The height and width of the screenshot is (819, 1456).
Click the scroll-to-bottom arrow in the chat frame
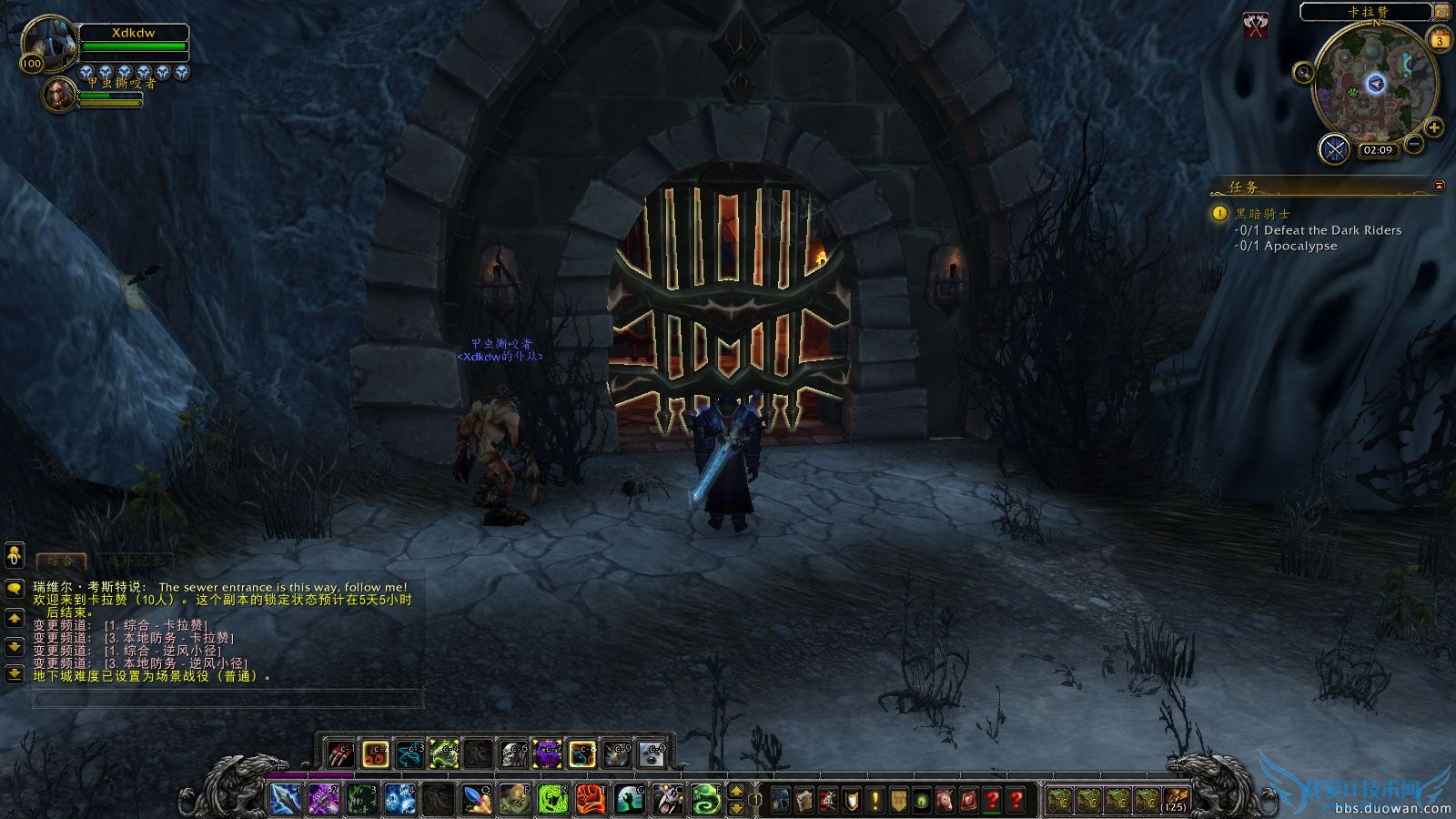pos(13,674)
